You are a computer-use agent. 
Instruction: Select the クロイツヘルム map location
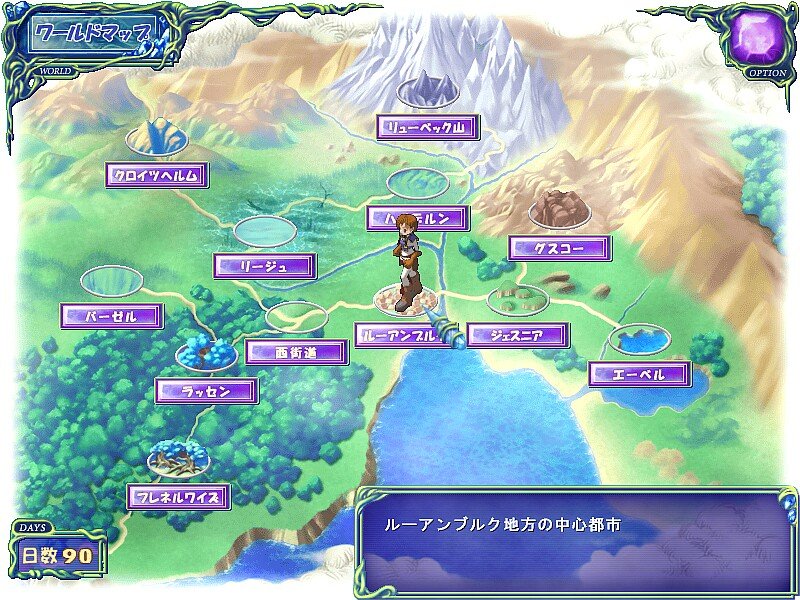[157, 176]
